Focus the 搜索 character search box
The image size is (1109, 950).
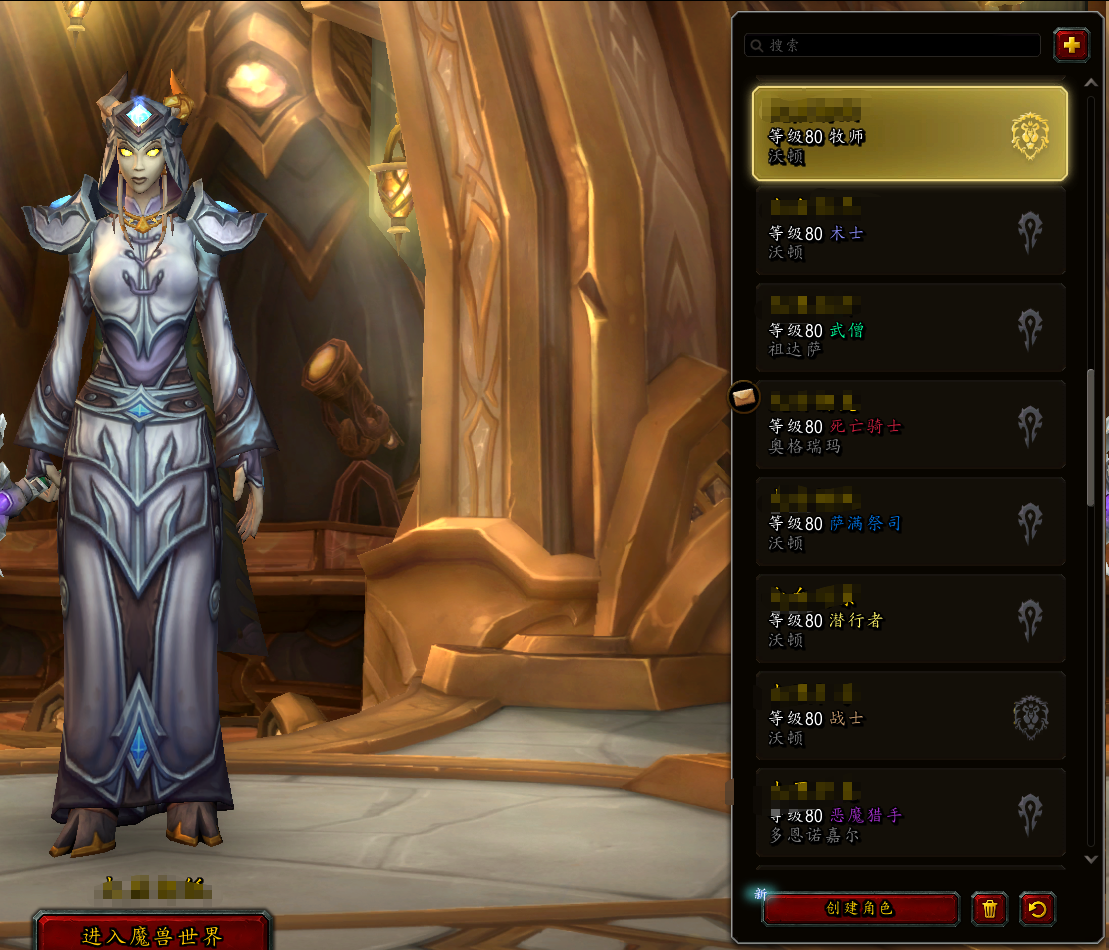tap(892, 45)
